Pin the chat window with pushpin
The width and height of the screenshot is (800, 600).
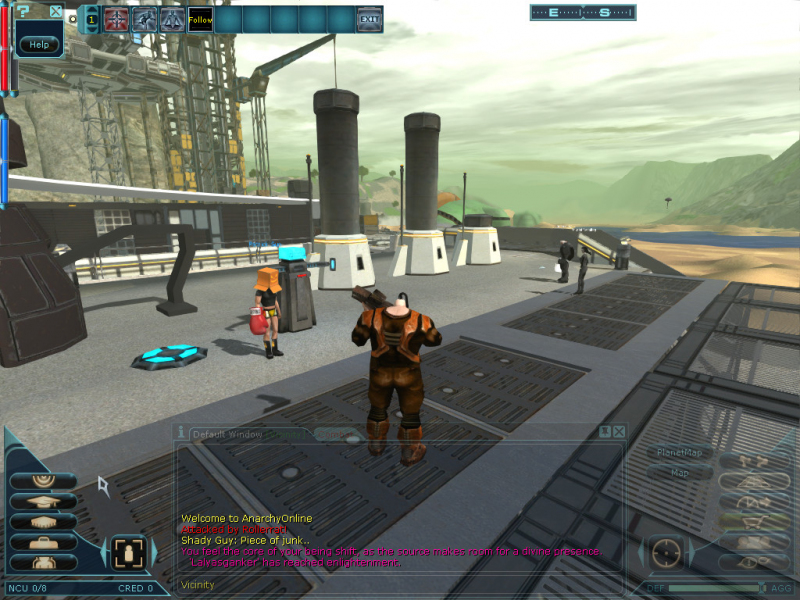click(605, 431)
